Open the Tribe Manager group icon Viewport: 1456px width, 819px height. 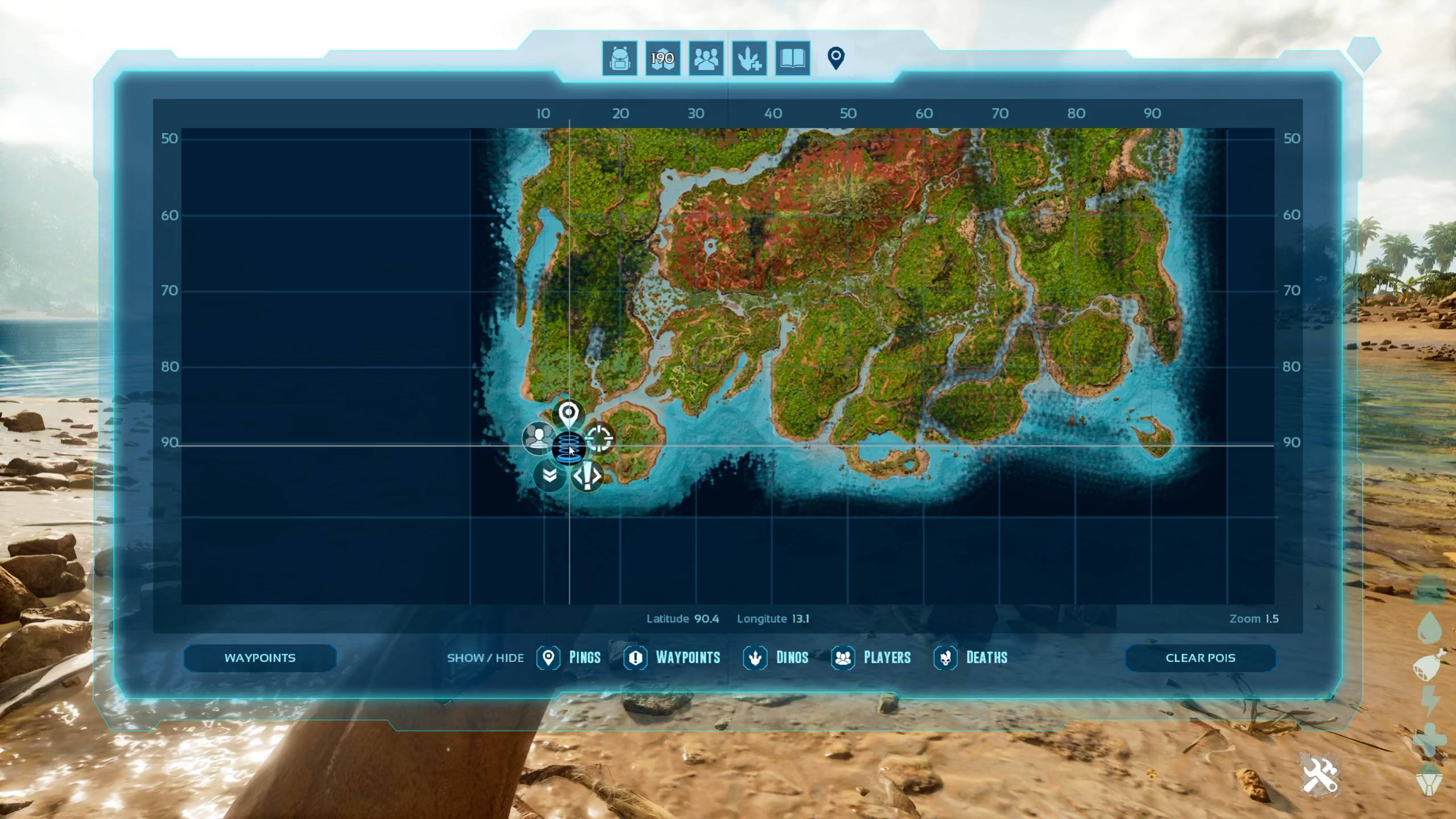705,59
